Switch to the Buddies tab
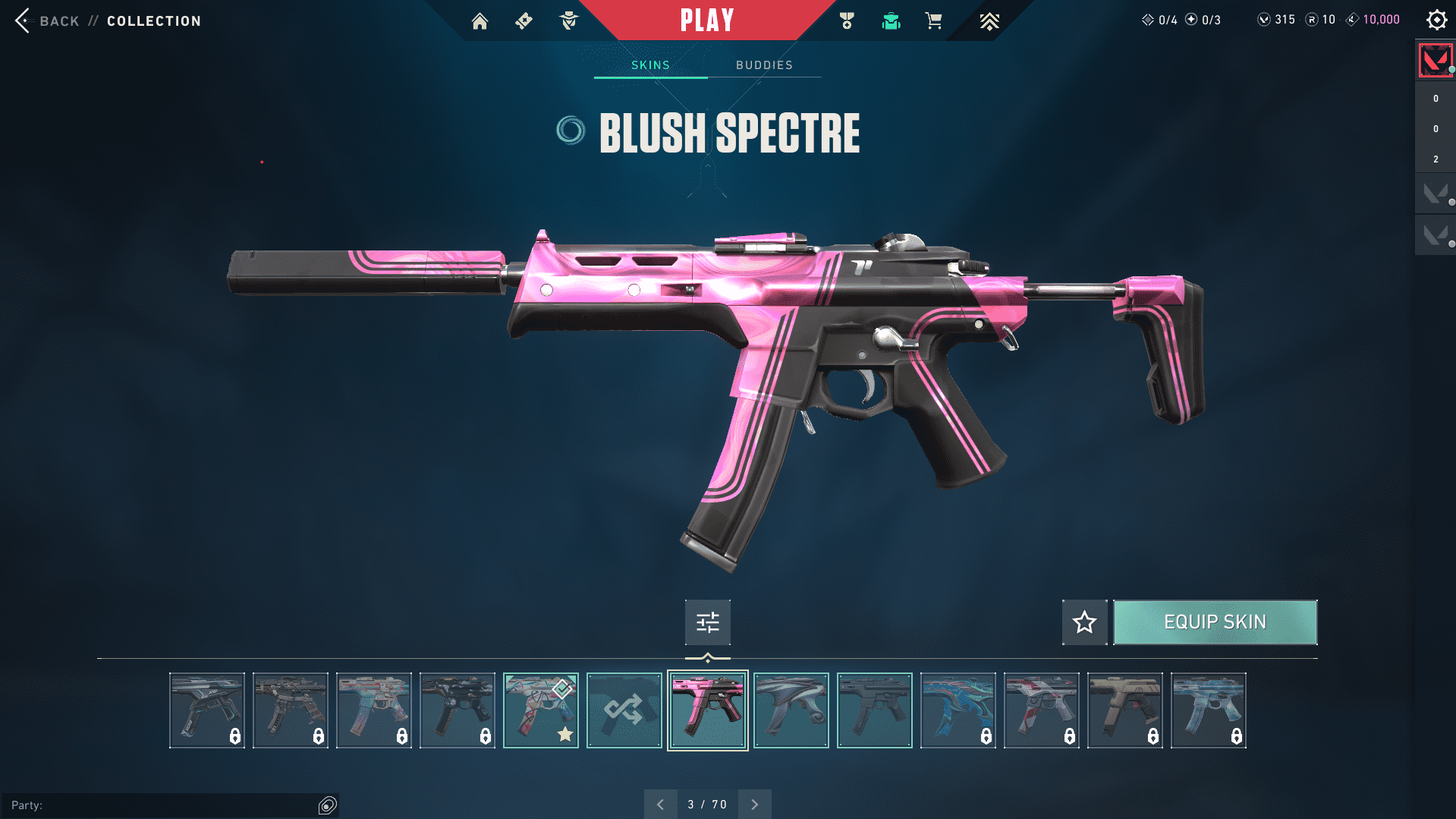This screenshot has height=819, width=1456. (764, 65)
